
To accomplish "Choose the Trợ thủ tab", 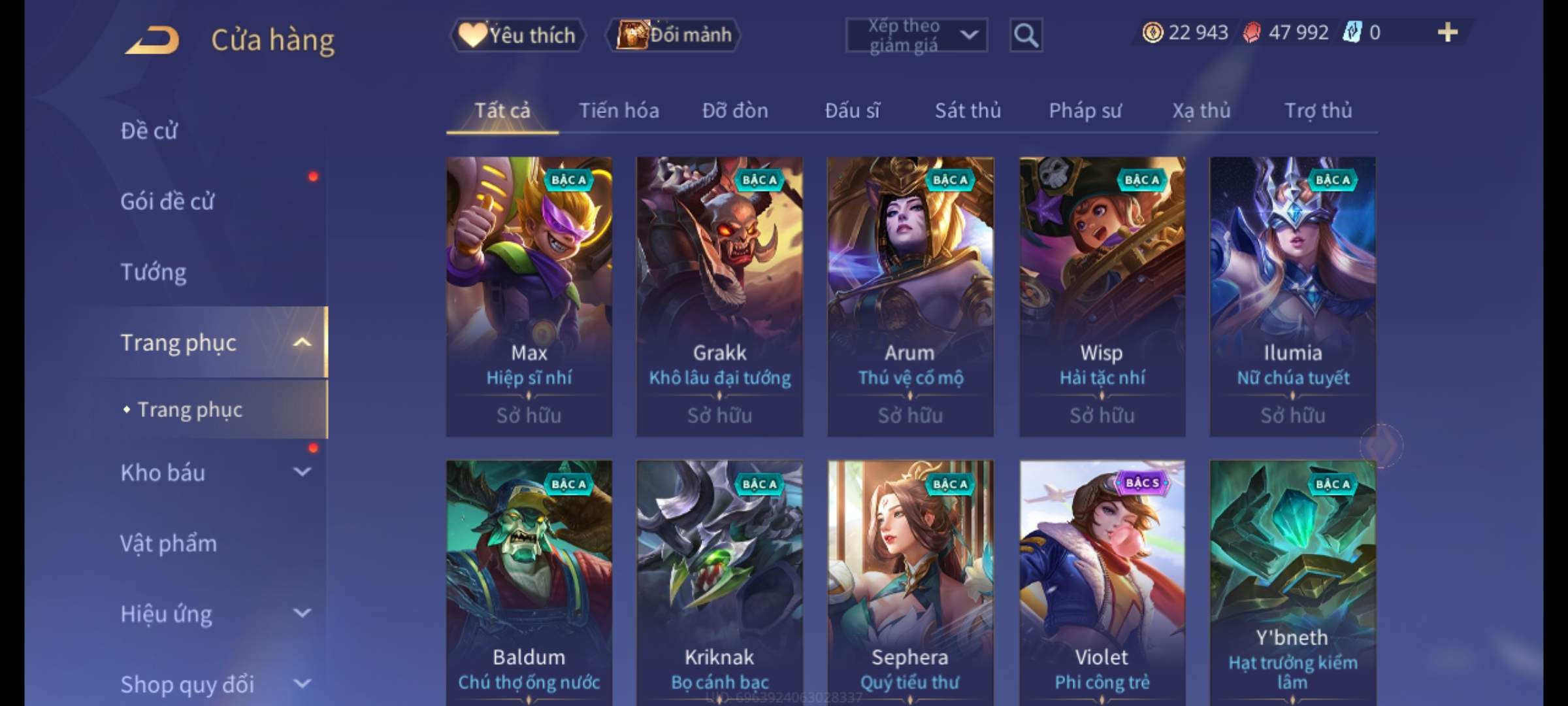I will coord(1318,110).
